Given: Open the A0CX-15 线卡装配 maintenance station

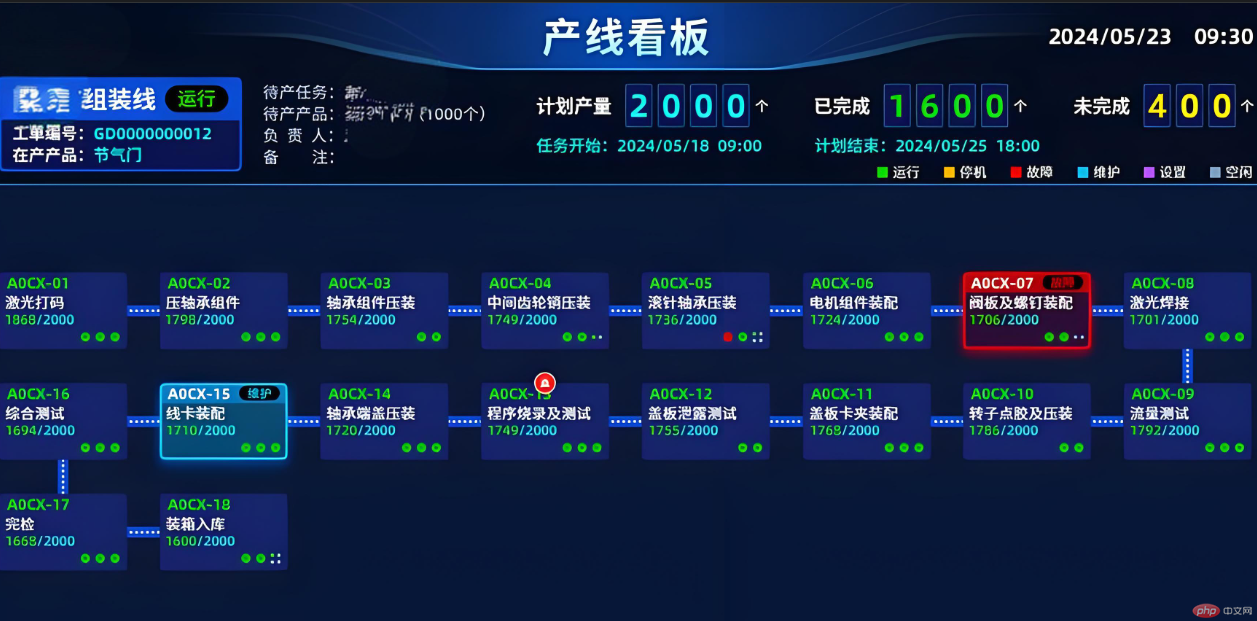Looking at the screenshot, I should (x=223, y=421).
